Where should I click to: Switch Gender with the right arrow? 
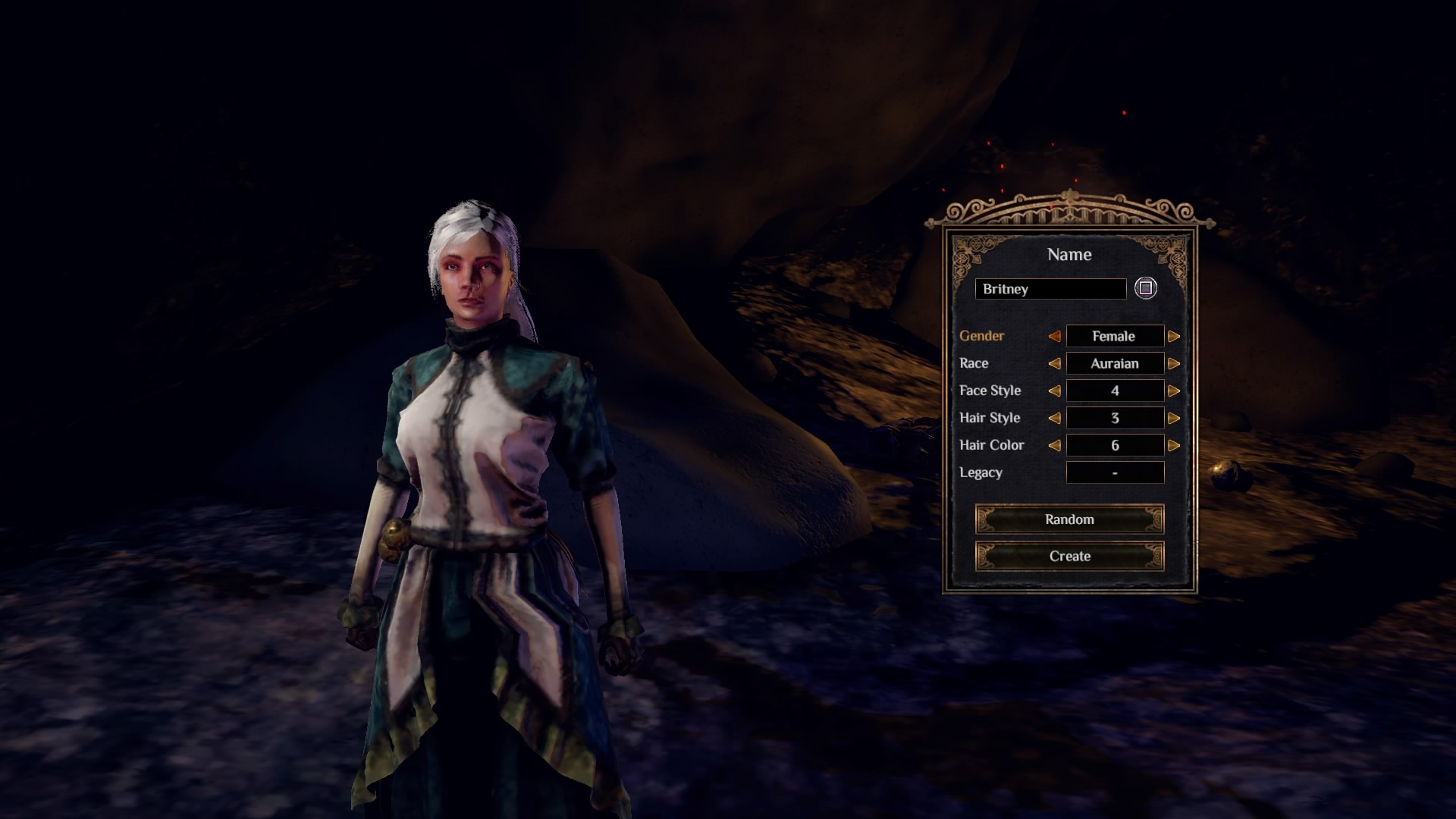(1174, 336)
